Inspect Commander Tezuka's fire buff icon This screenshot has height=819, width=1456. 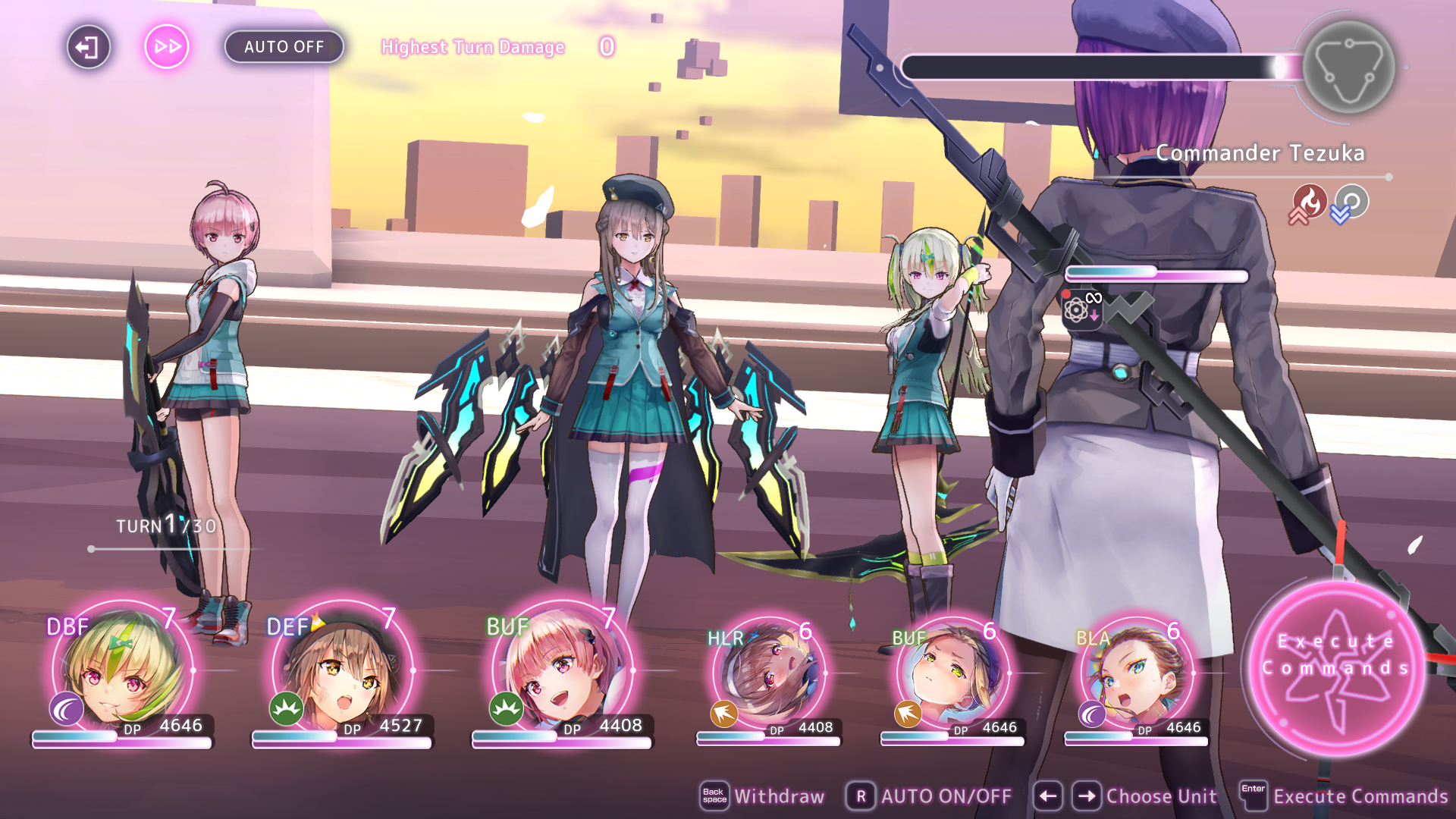[1309, 202]
